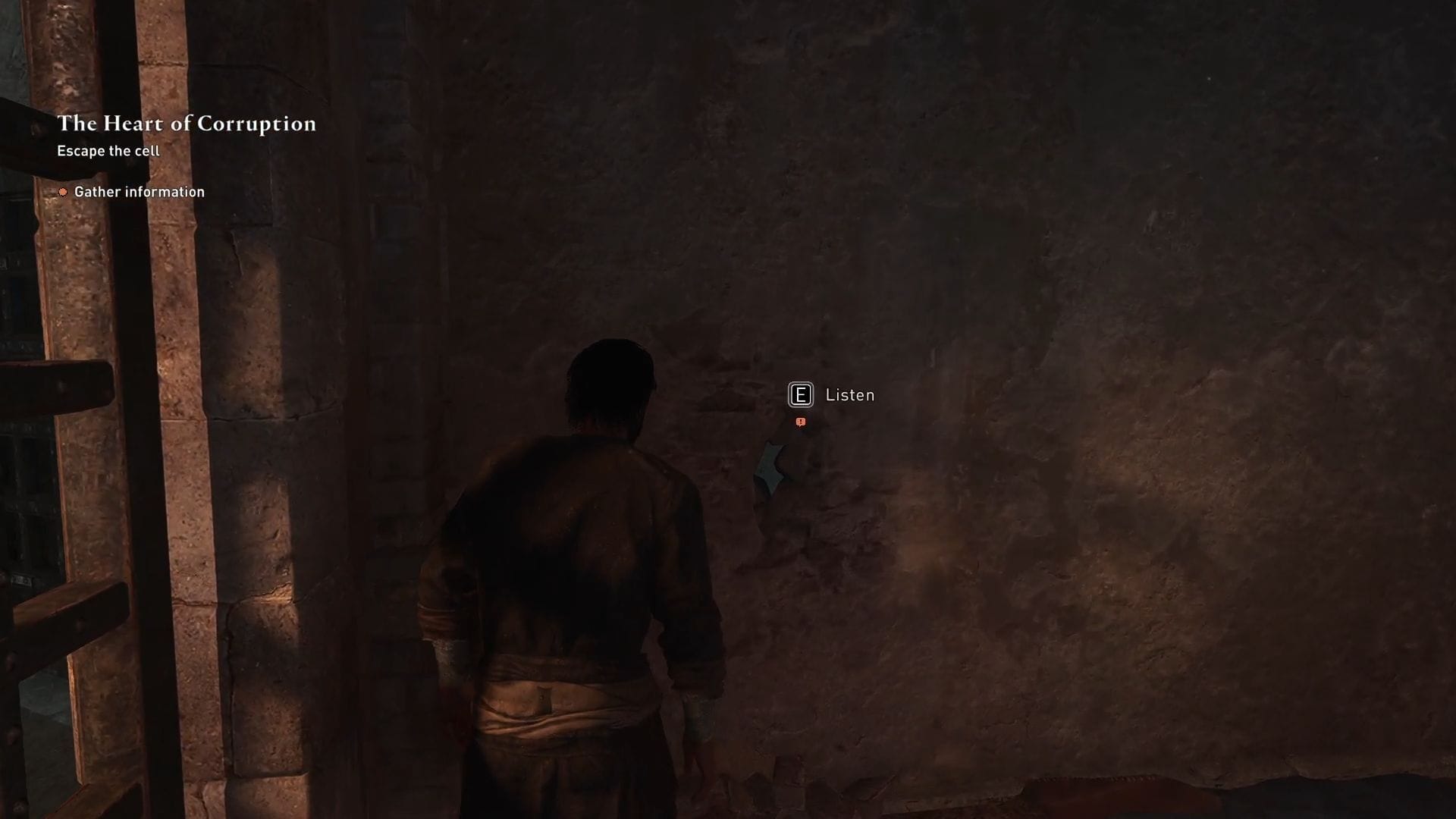This screenshot has height=819, width=1456.
Task: Click the orange objective dot beside Gather information
Action: [x=62, y=192]
